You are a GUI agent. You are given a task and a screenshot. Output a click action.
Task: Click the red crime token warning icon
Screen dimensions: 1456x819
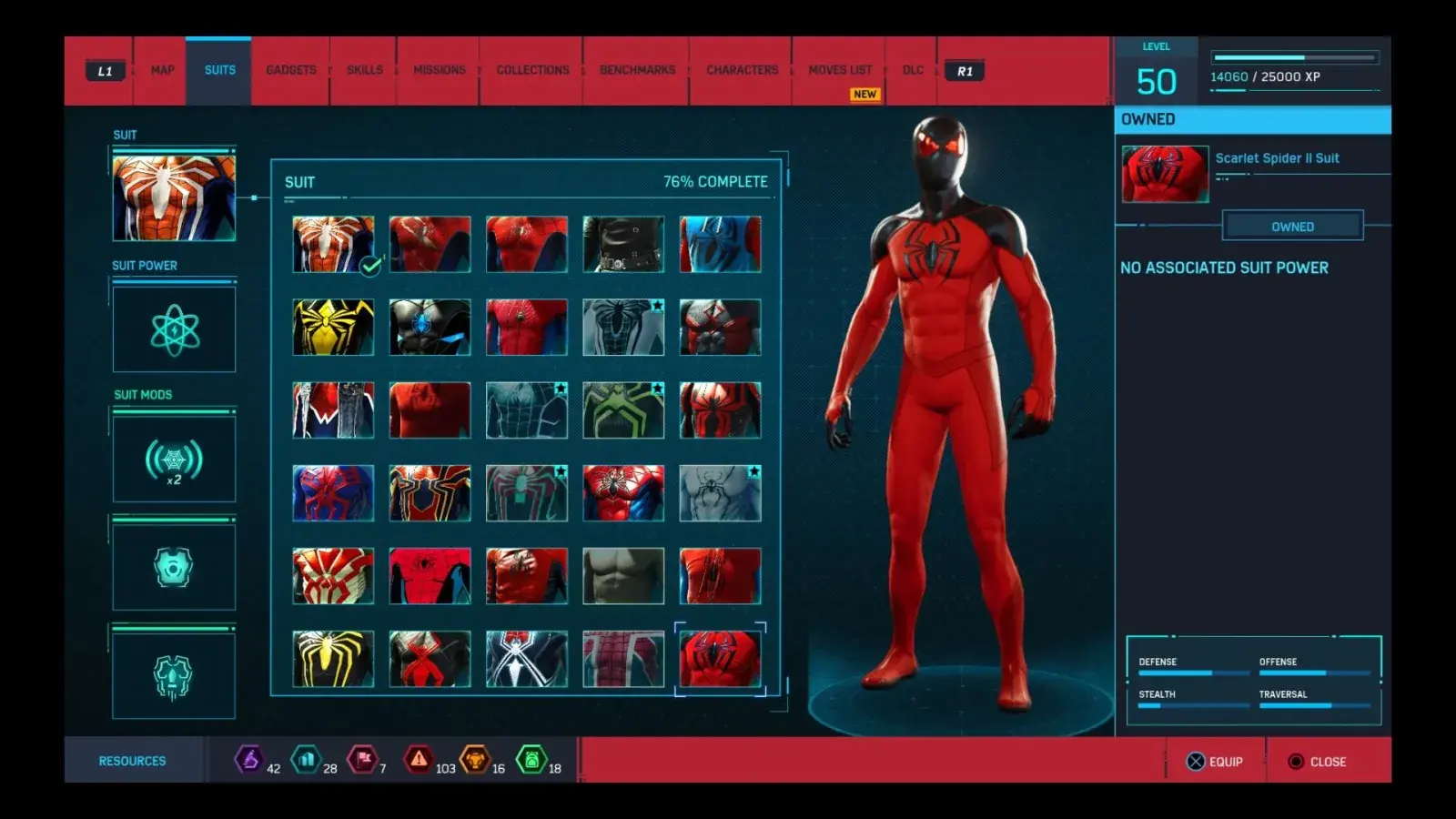tap(418, 761)
